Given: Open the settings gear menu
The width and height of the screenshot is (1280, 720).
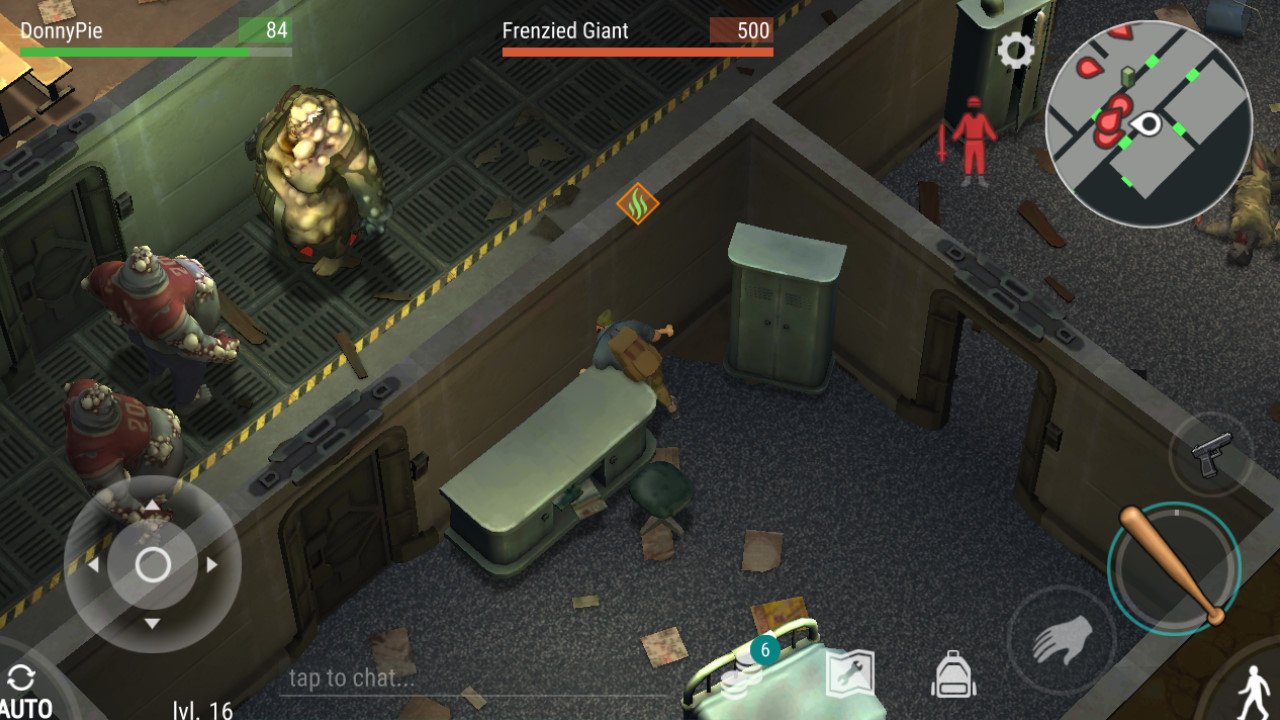Looking at the screenshot, I should coord(1016,51).
